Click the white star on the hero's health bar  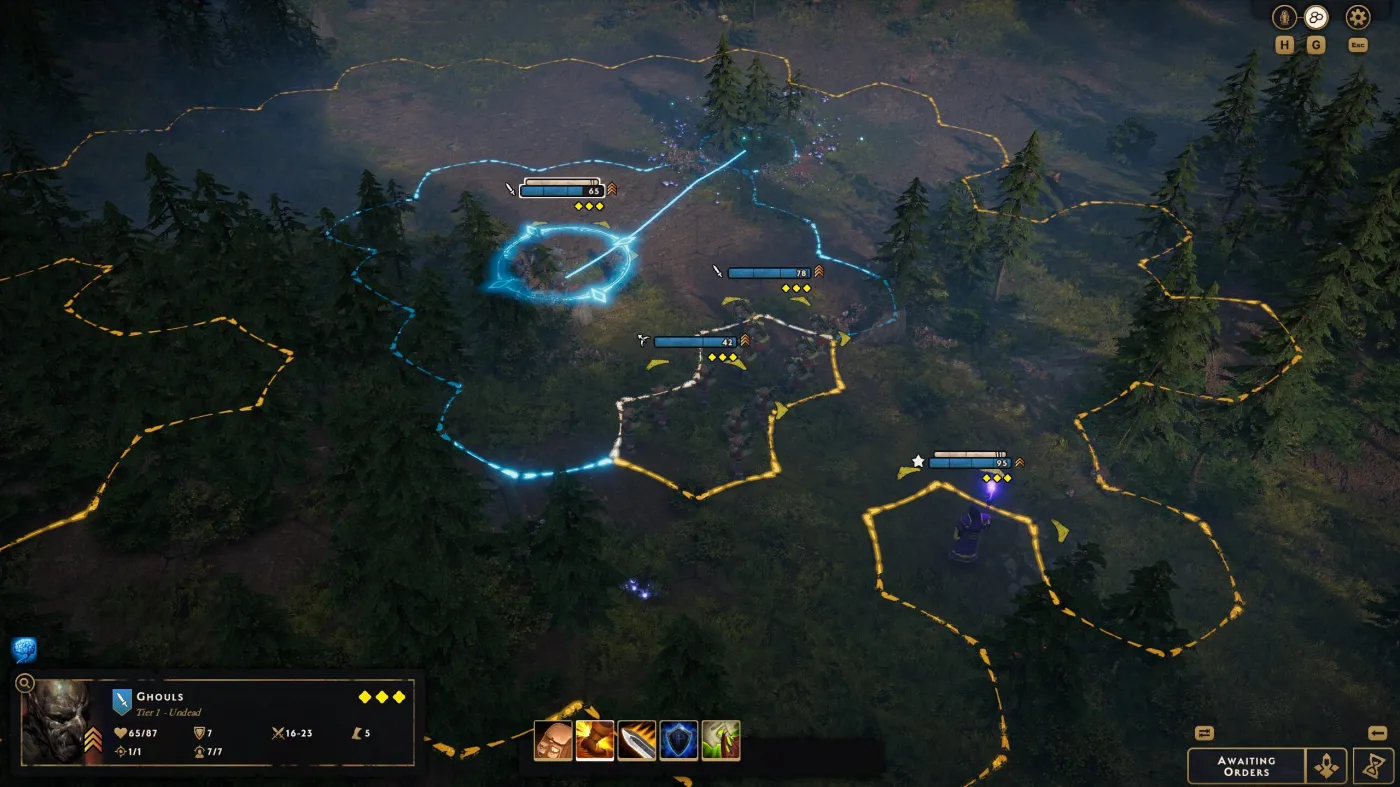tap(918, 462)
